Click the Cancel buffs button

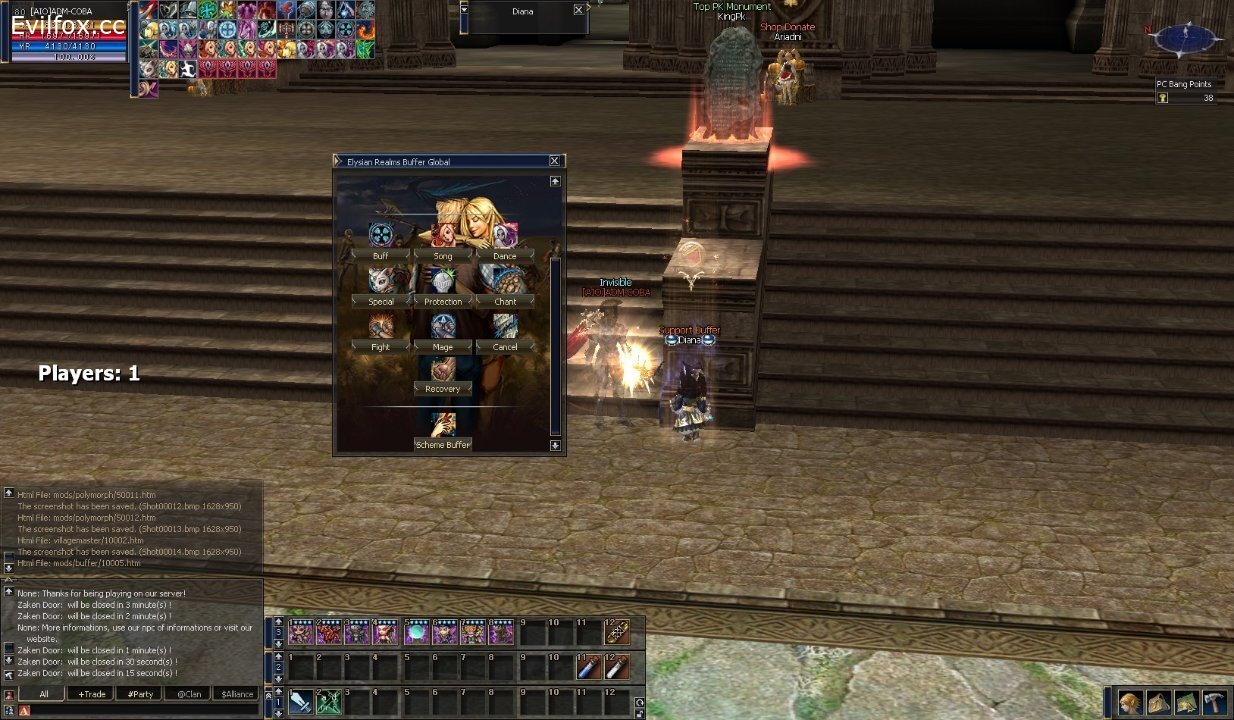point(505,347)
